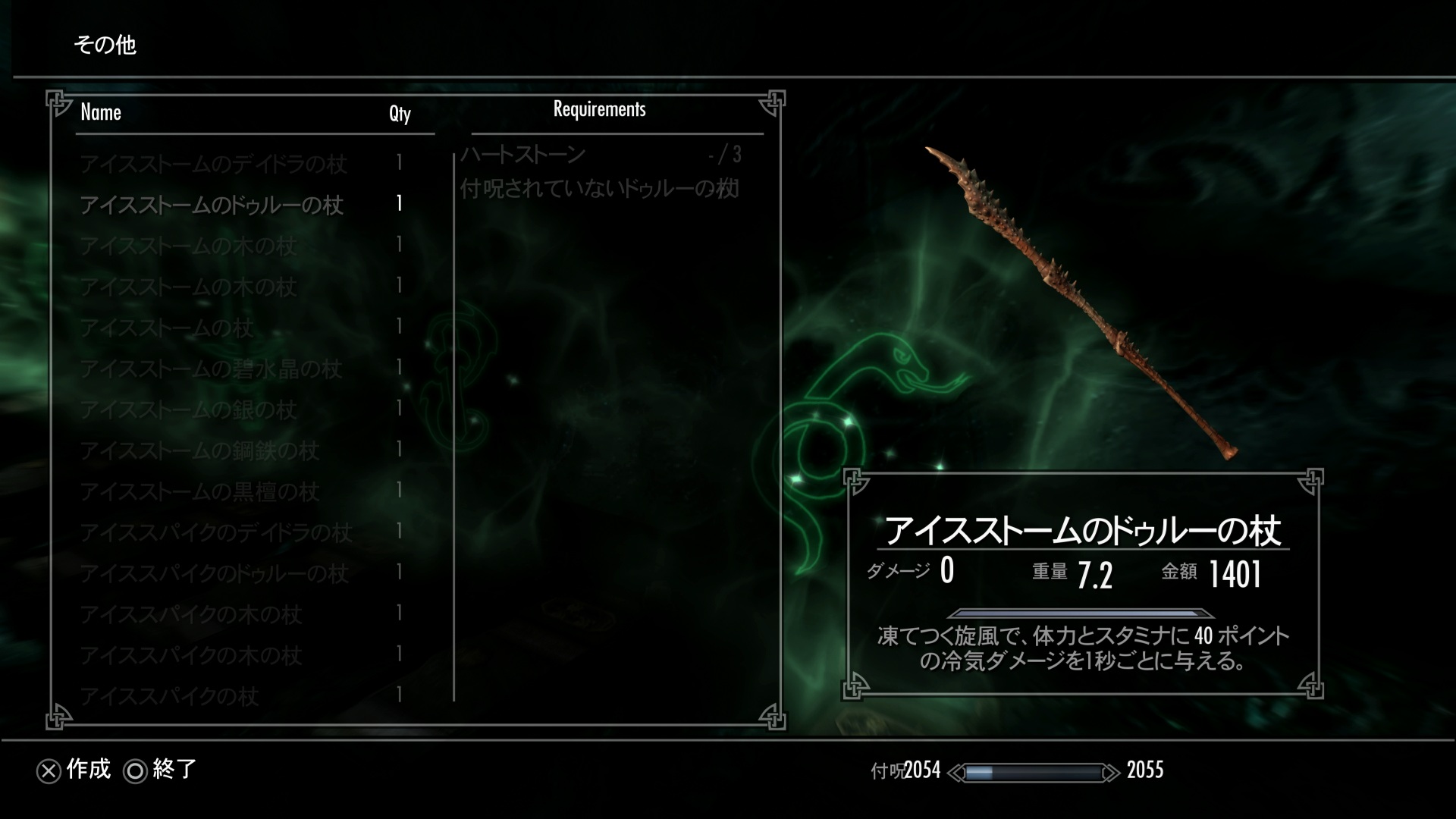Pick the plain アイスストームの杖 entry

(x=167, y=328)
